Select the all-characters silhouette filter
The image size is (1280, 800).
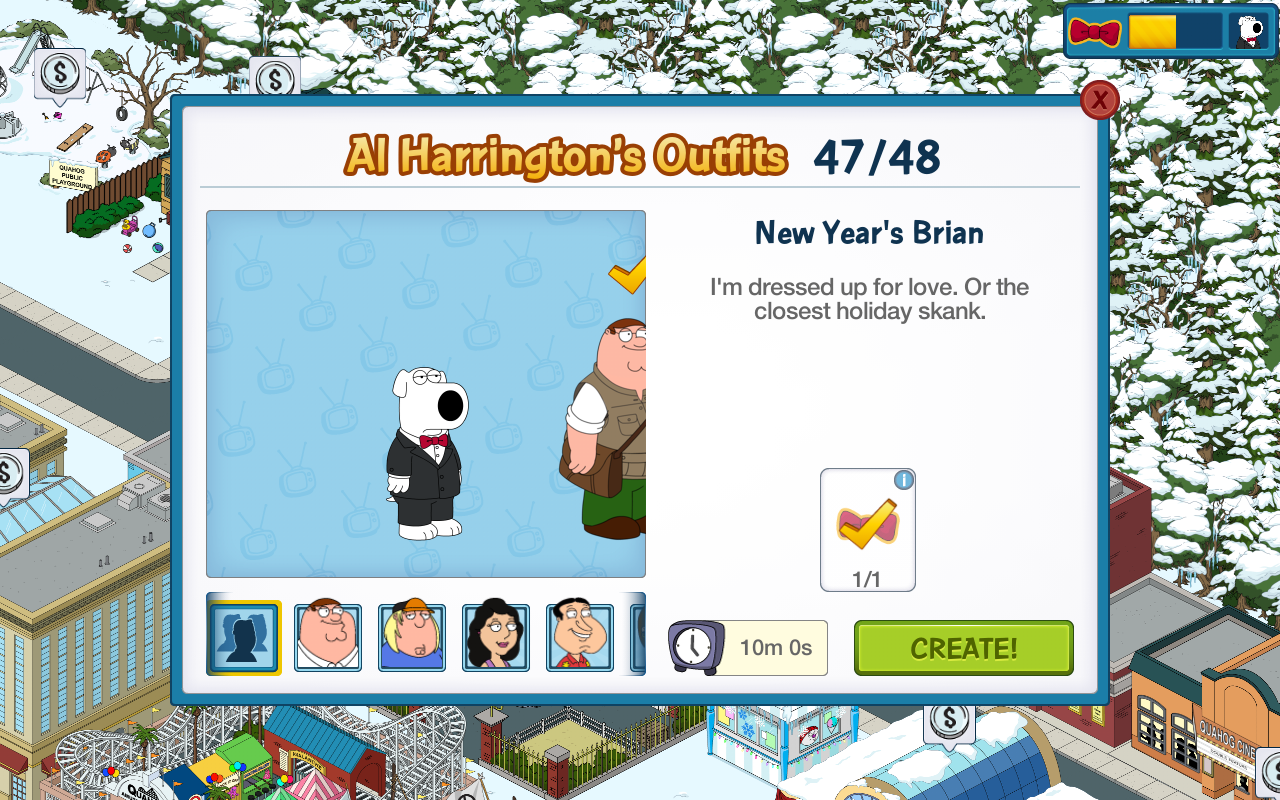pos(244,637)
